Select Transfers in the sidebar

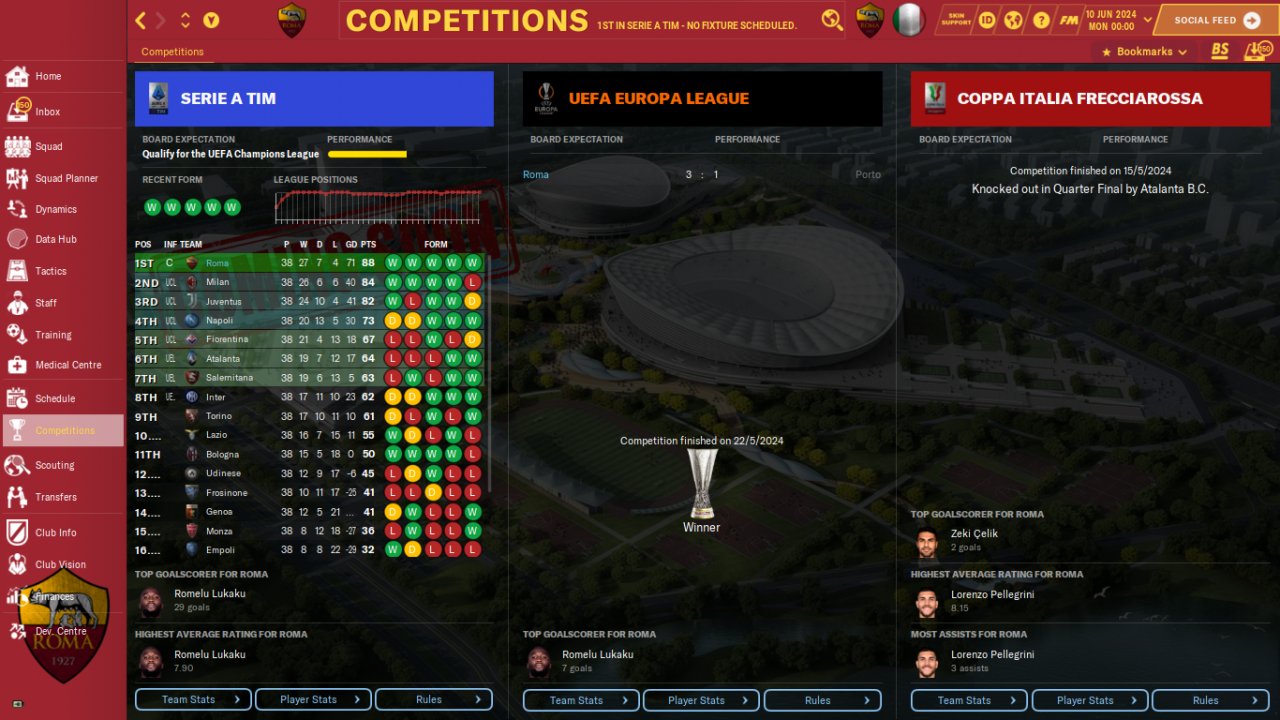tap(55, 497)
